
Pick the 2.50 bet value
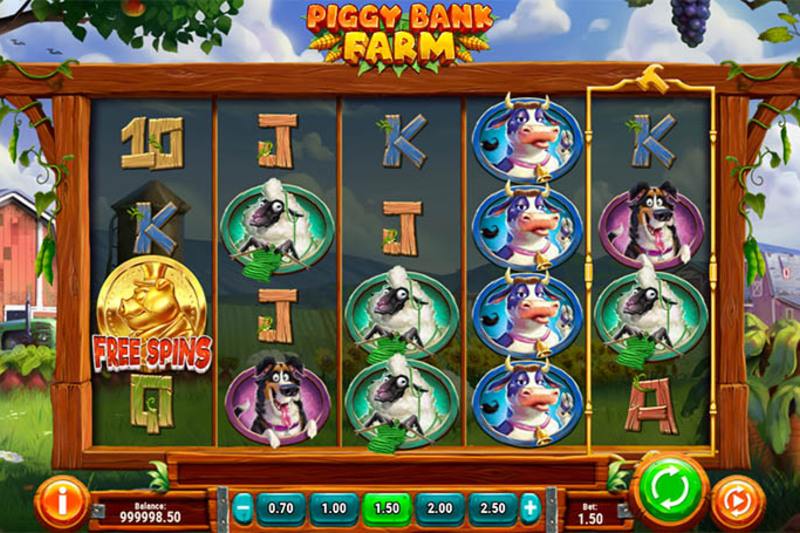[x=491, y=509]
